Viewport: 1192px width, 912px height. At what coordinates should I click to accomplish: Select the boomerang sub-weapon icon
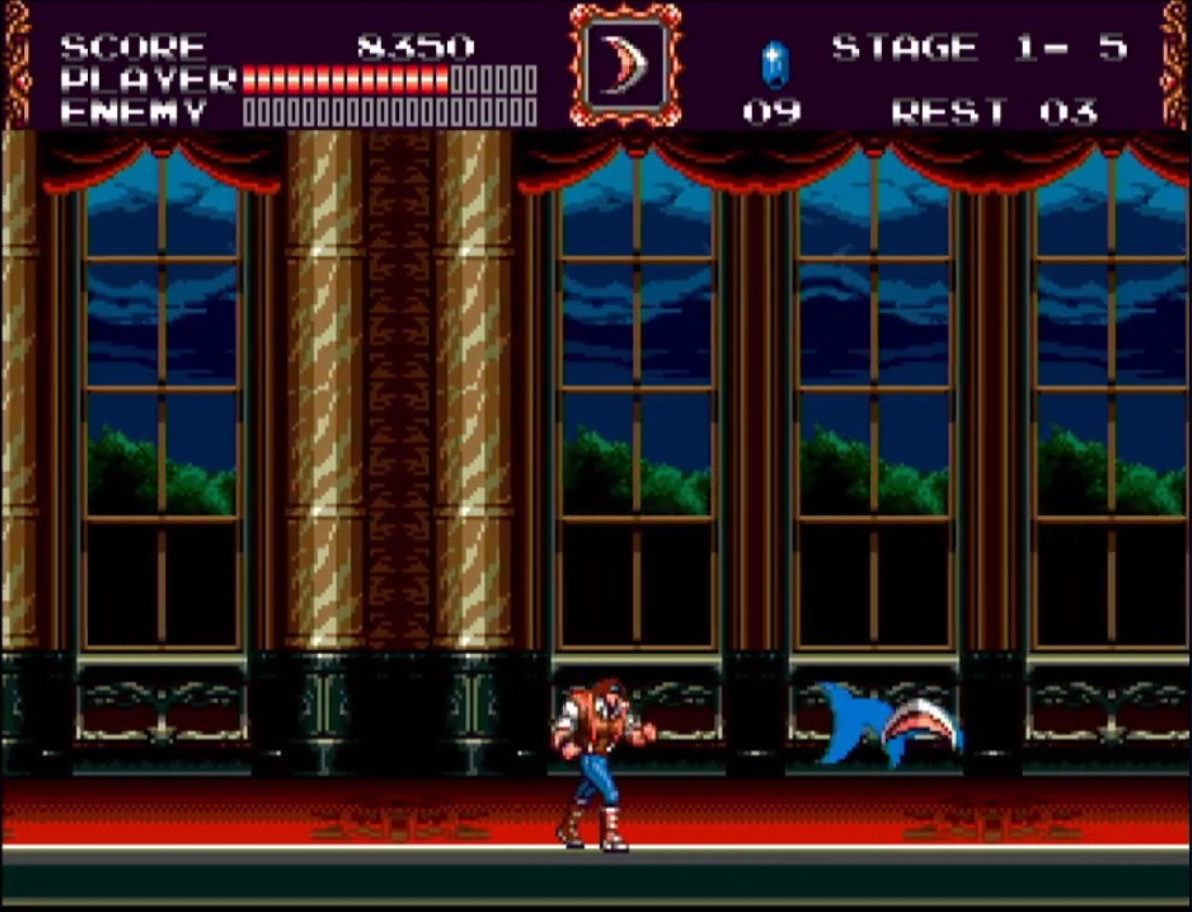pos(626,65)
